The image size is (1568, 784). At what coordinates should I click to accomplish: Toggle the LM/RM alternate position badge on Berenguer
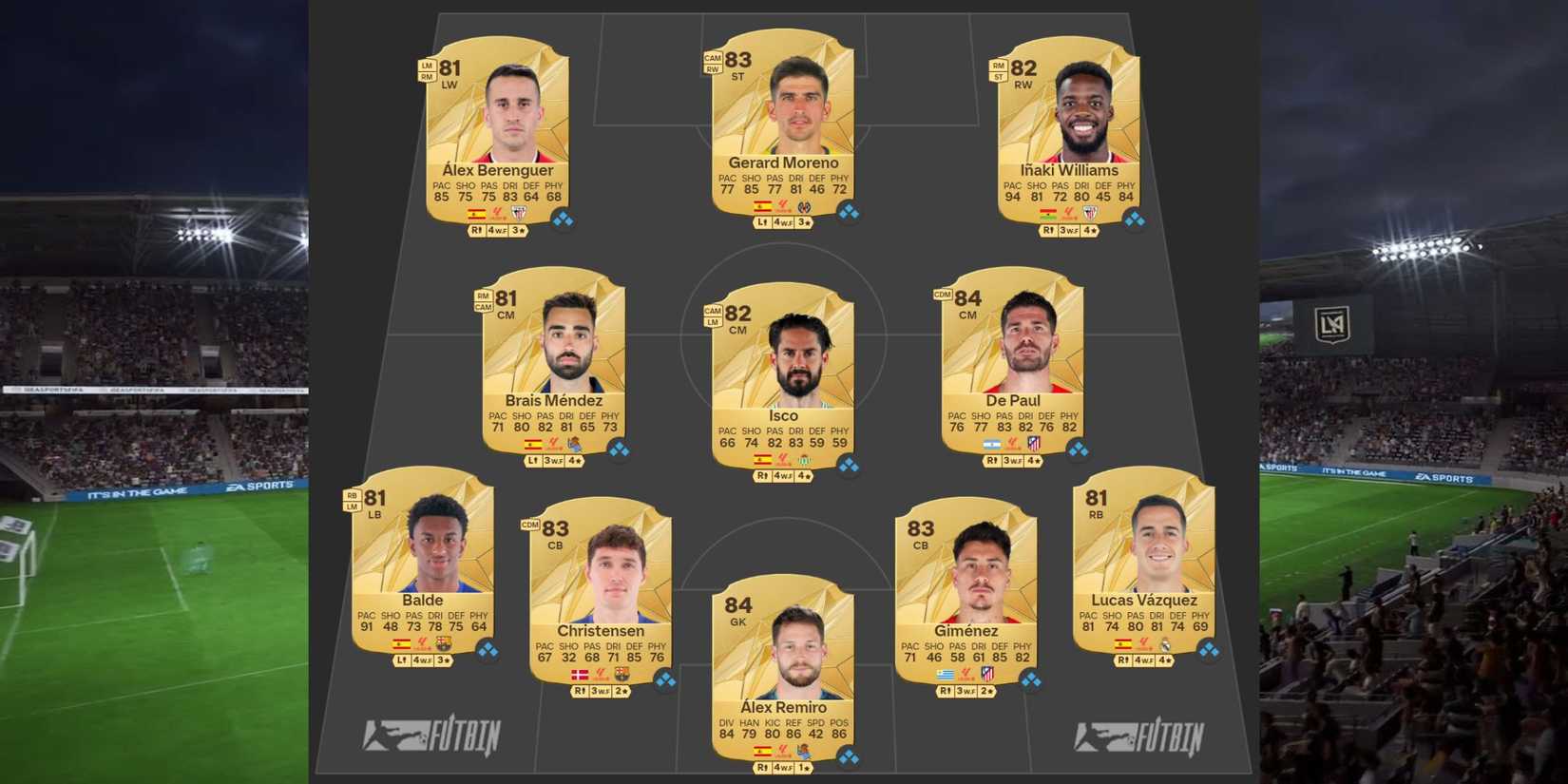(x=426, y=72)
